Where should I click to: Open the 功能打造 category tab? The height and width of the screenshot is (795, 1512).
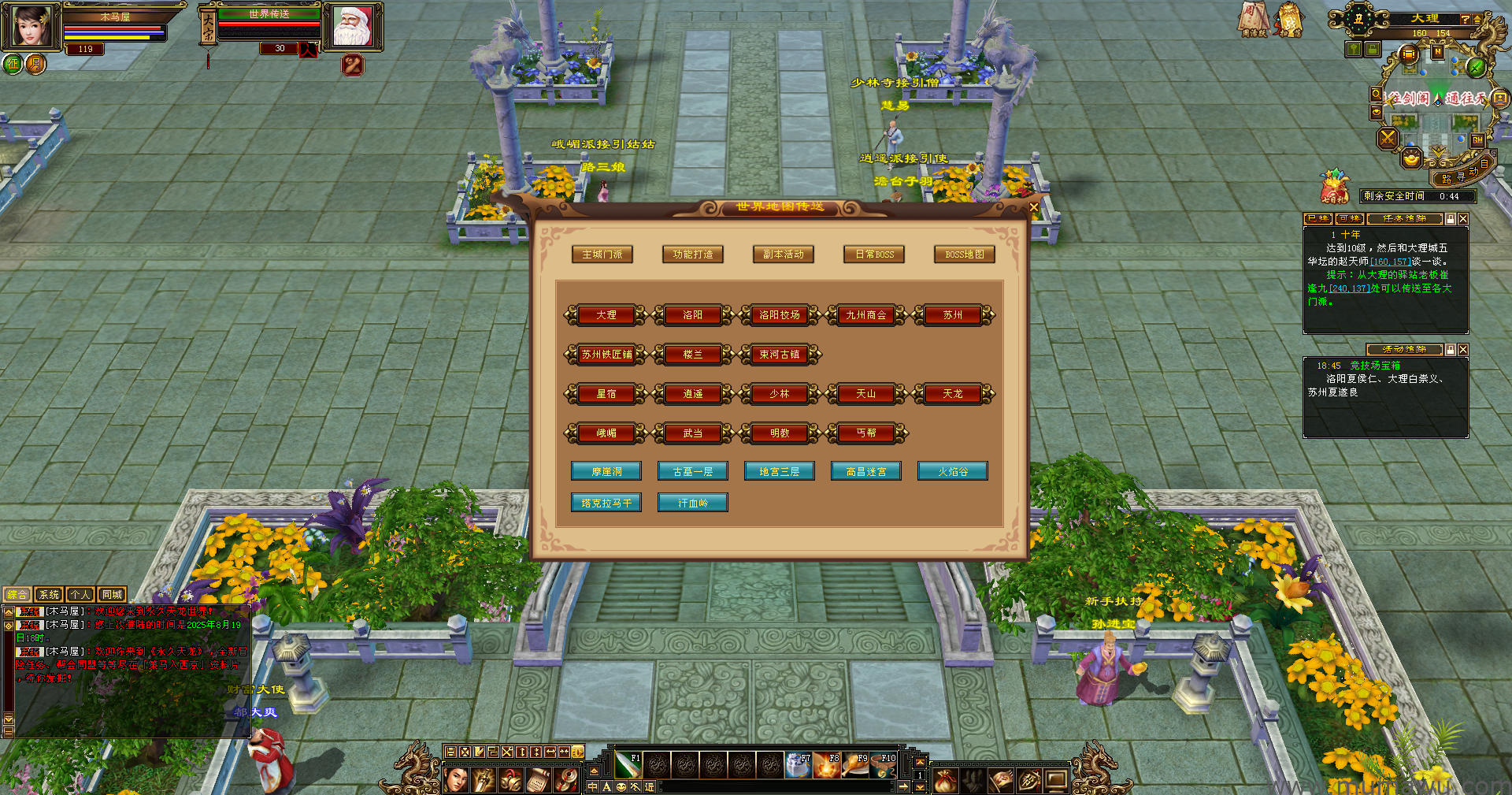coord(693,254)
